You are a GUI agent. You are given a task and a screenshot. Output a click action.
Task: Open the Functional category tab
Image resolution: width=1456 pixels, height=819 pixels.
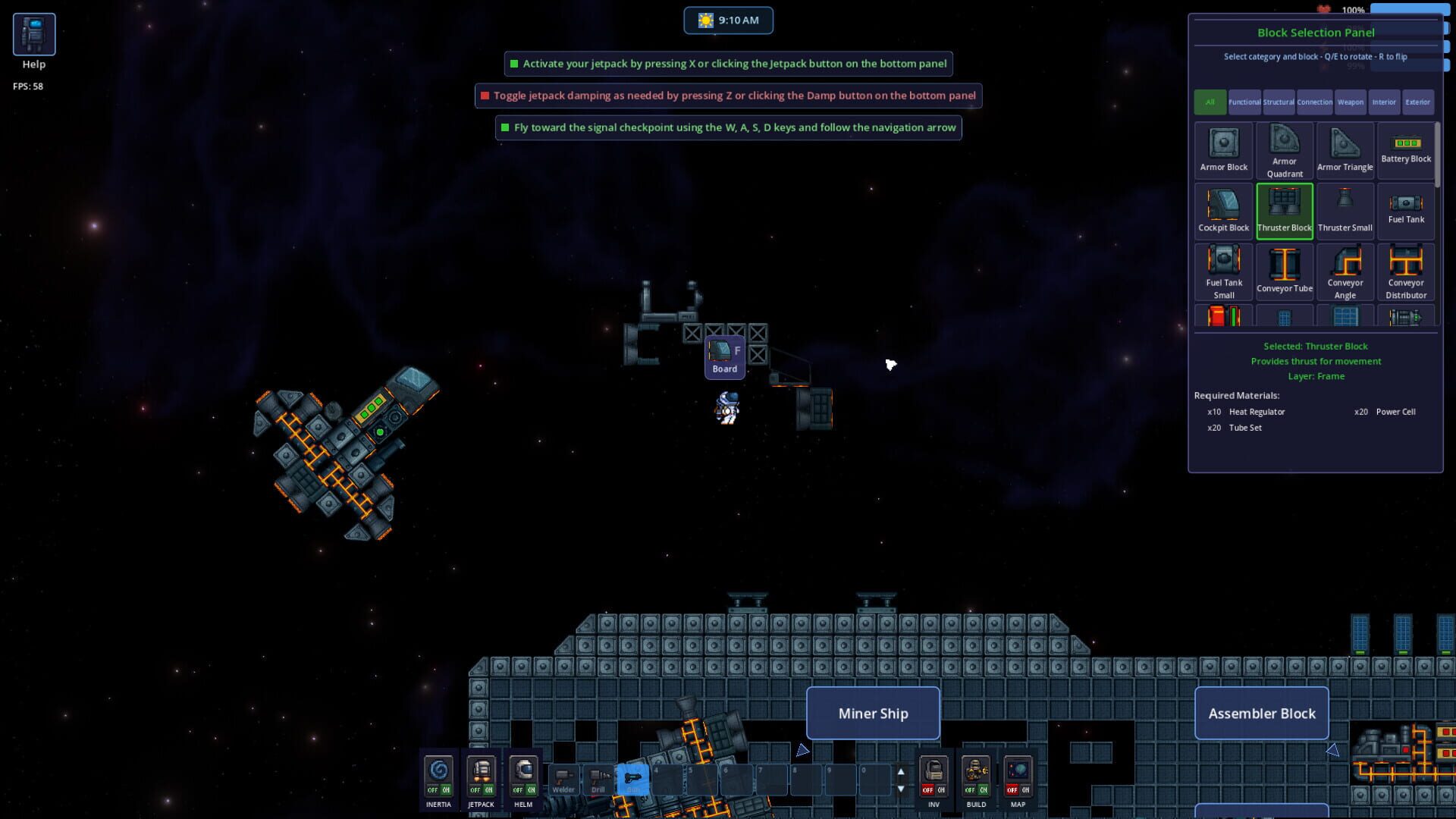(1244, 102)
